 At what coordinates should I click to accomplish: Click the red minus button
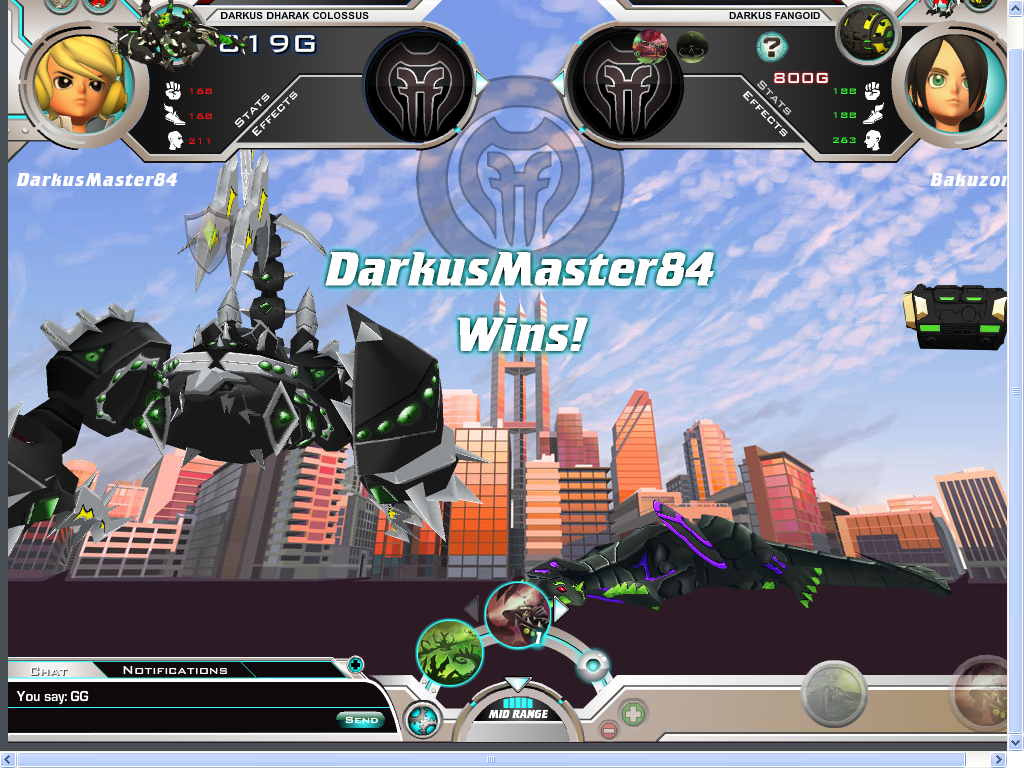609,731
